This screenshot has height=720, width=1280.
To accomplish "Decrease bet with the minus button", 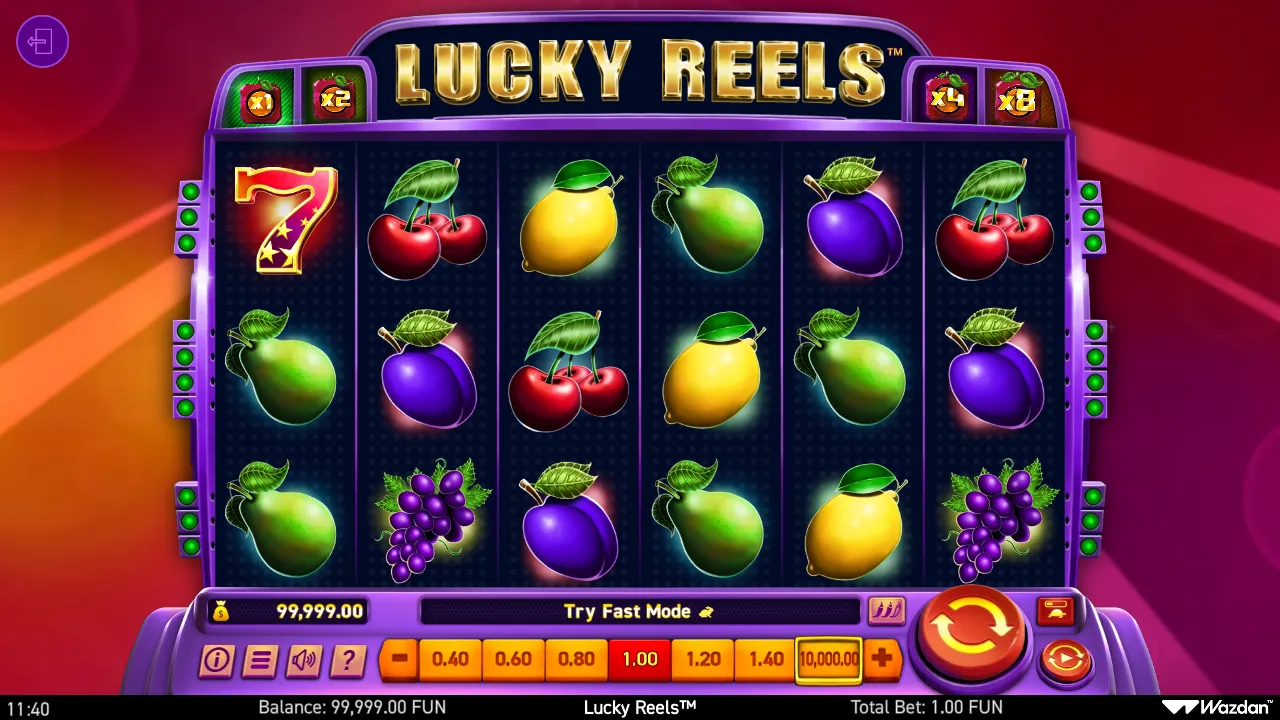I will (x=398, y=660).
